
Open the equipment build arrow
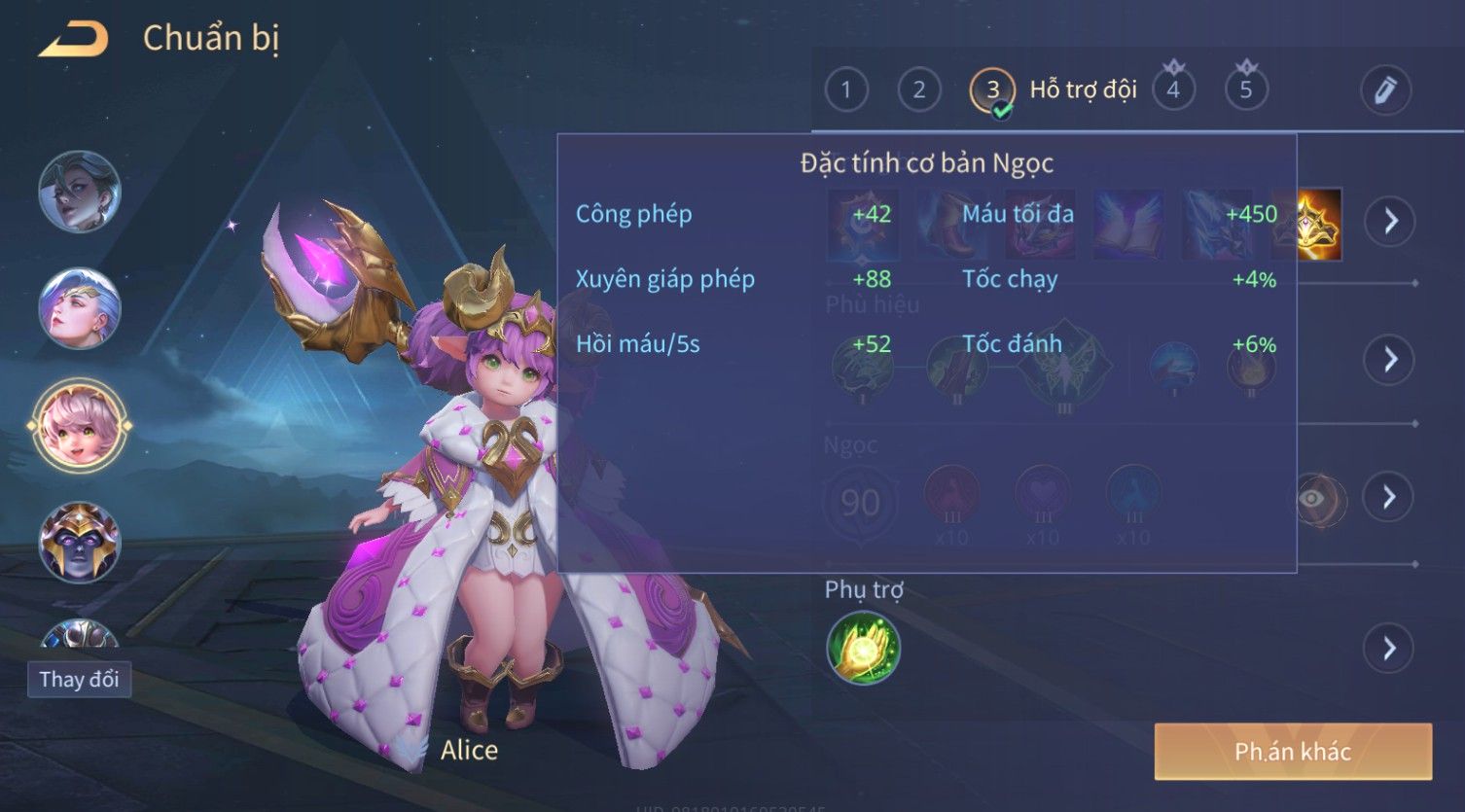[1389, 222]
